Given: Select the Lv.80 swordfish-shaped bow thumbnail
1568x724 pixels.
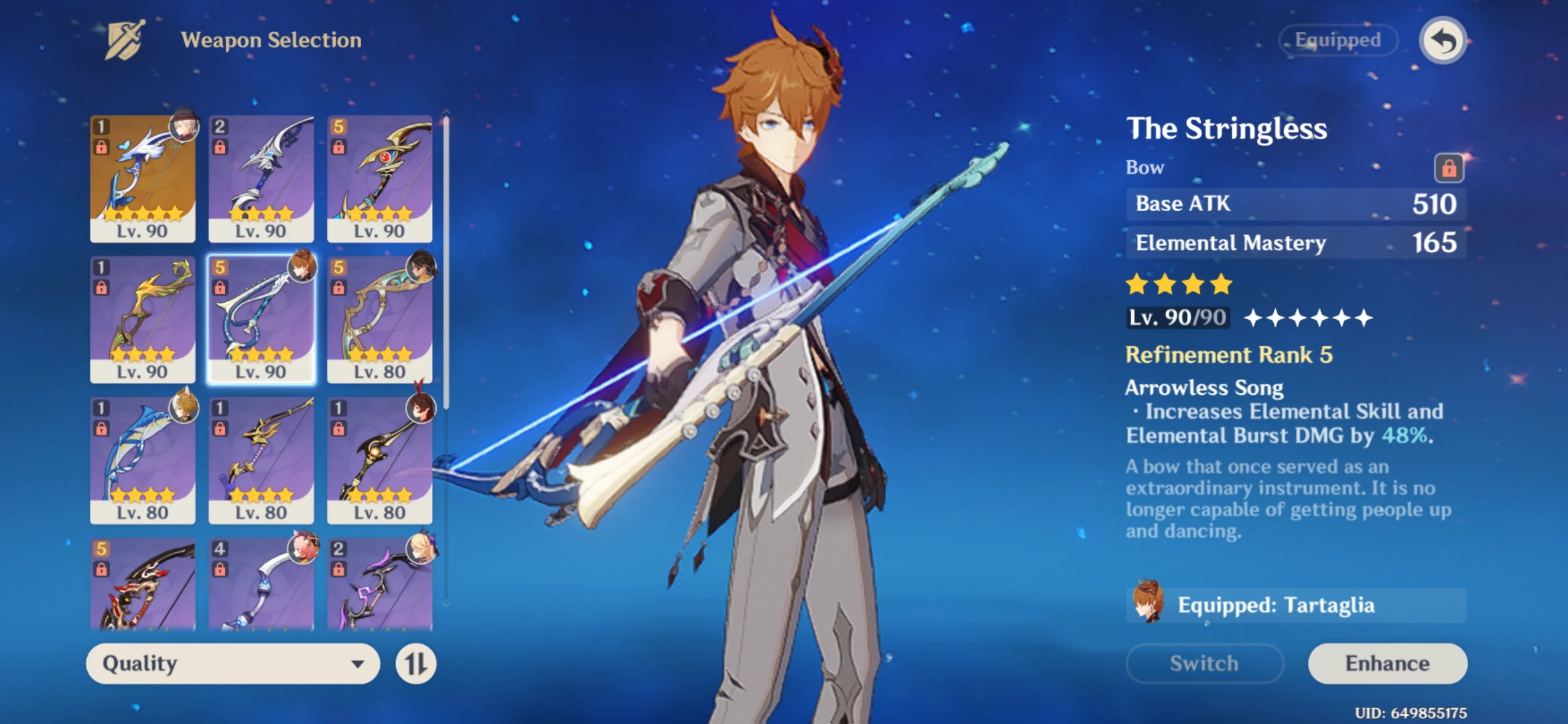Looking at the screenshot, I should pyautogui.click(x=143, y=459).
